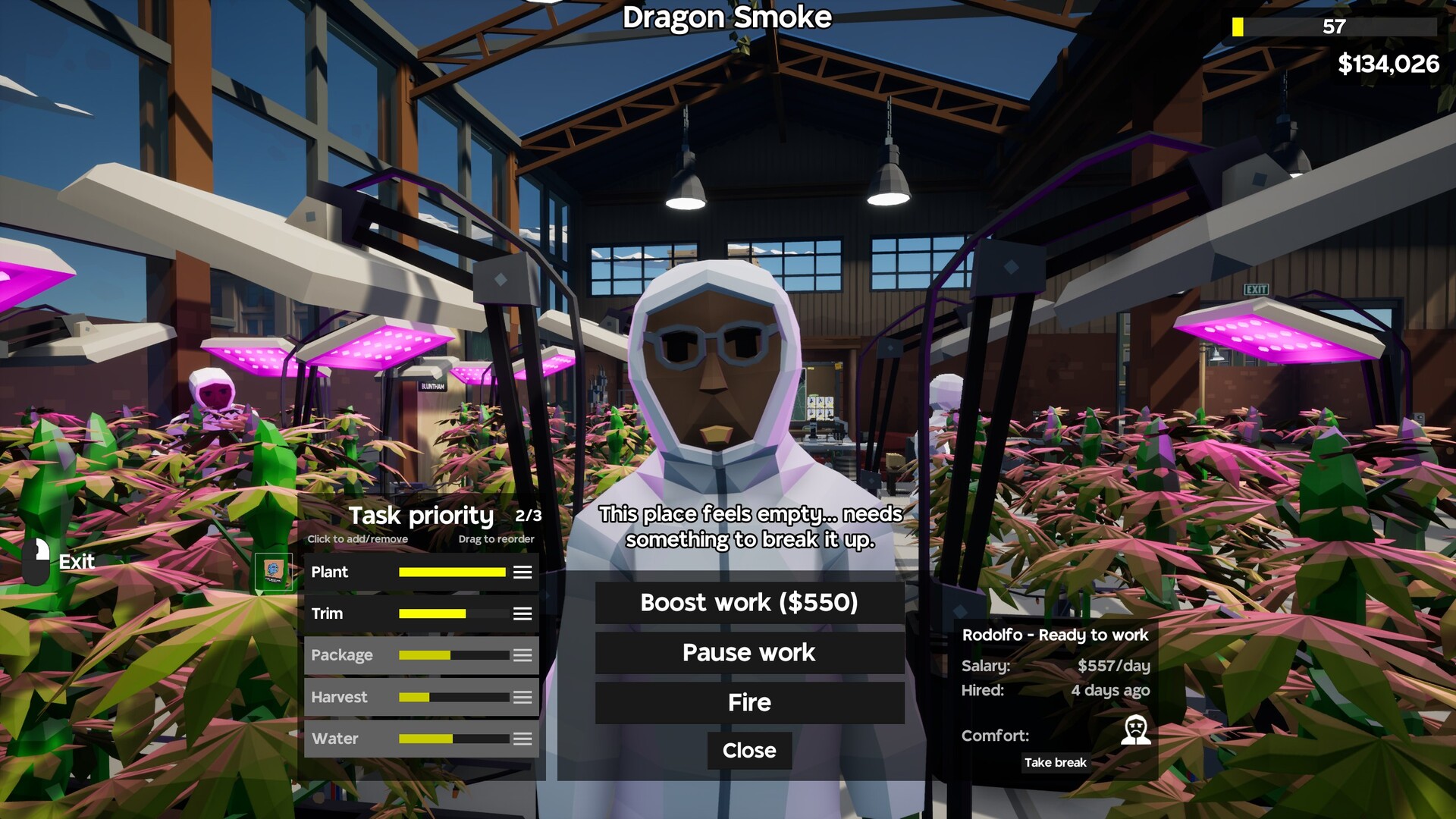Click the drag handle on the Water row
This screenshot has width=1456, height=819.
[x=522, y=739]
